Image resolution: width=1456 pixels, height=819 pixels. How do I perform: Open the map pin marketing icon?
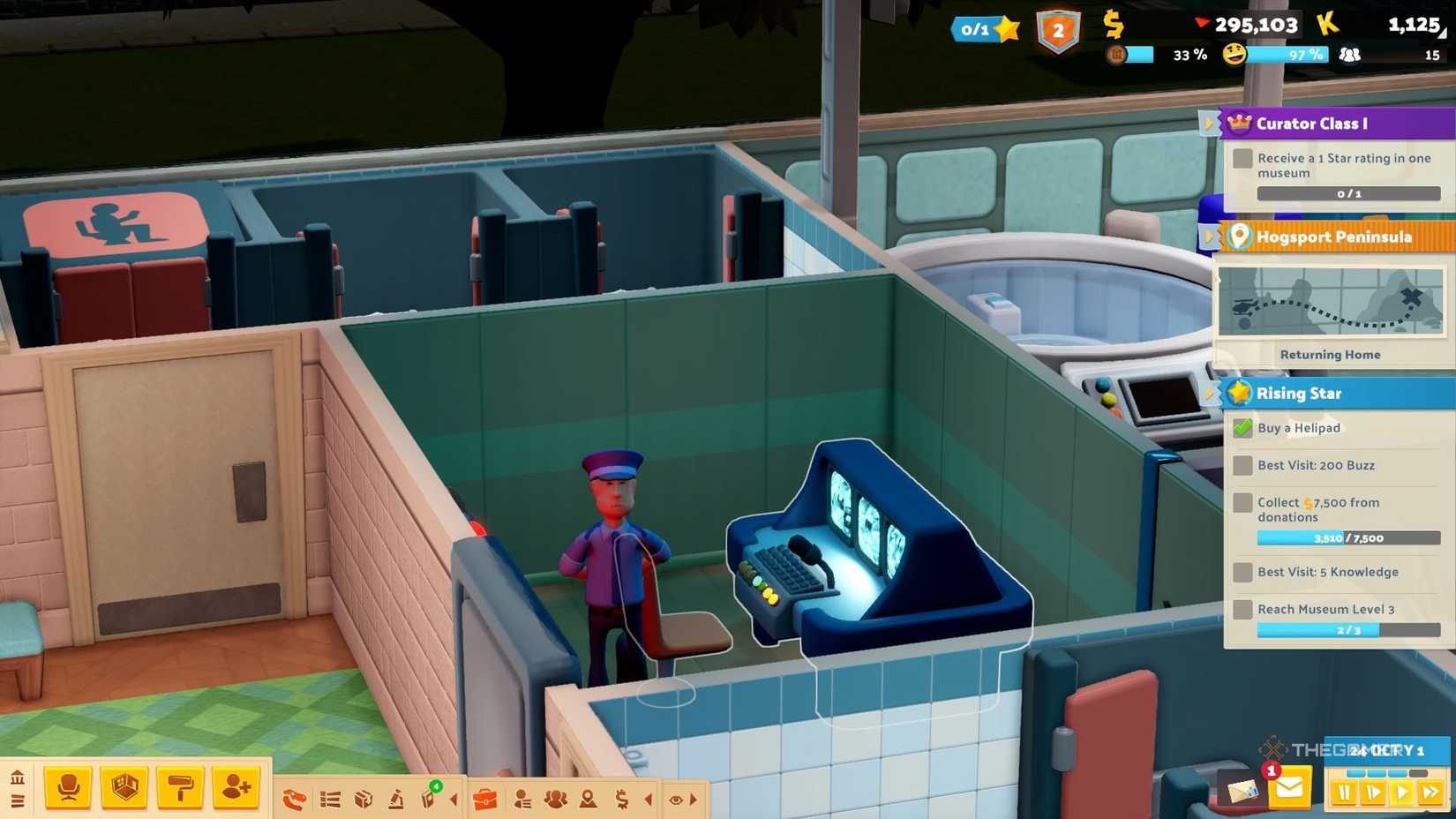588,798
